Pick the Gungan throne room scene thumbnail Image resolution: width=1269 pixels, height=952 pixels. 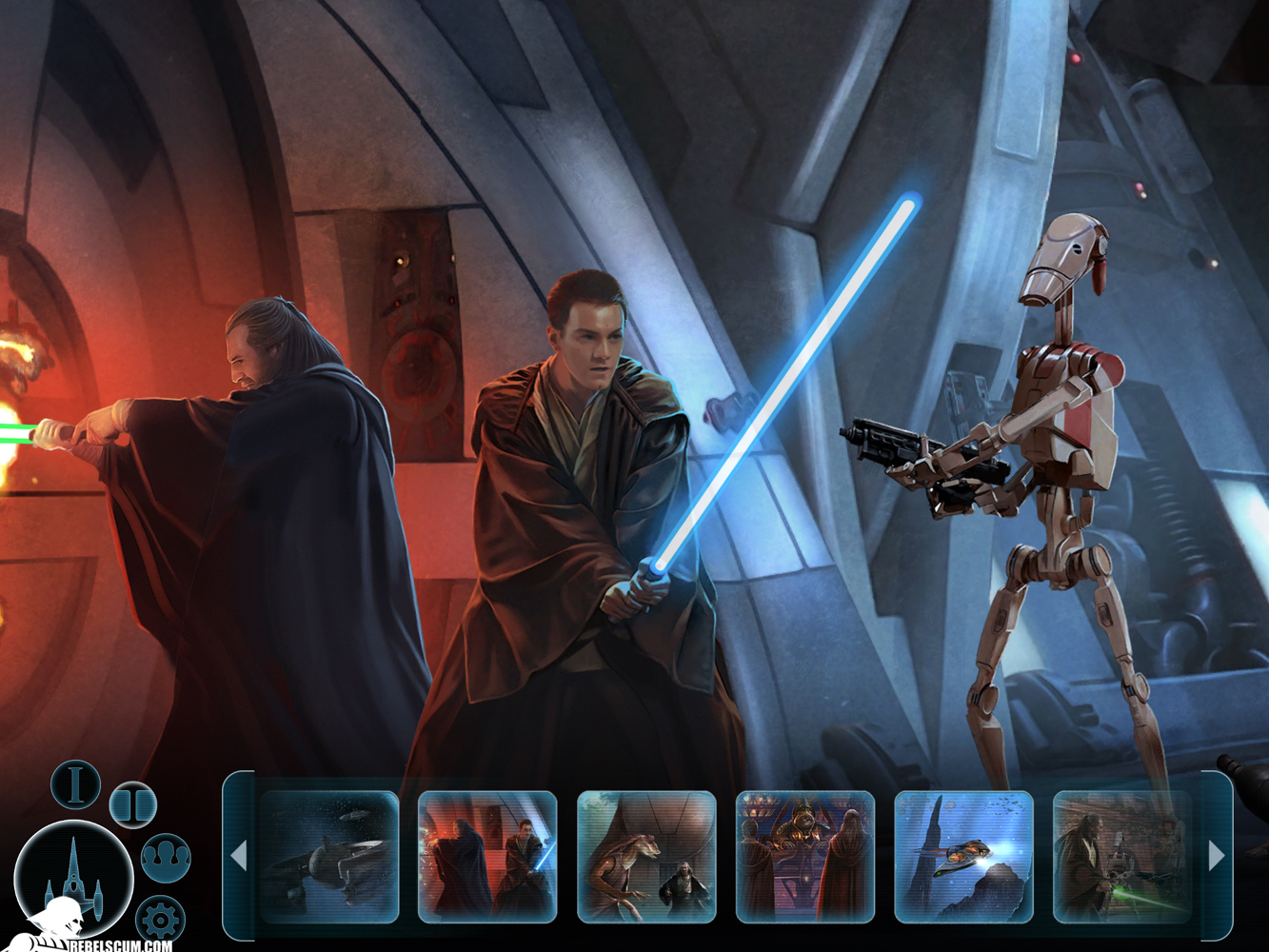pyautogui.click(x=805, y=857)
